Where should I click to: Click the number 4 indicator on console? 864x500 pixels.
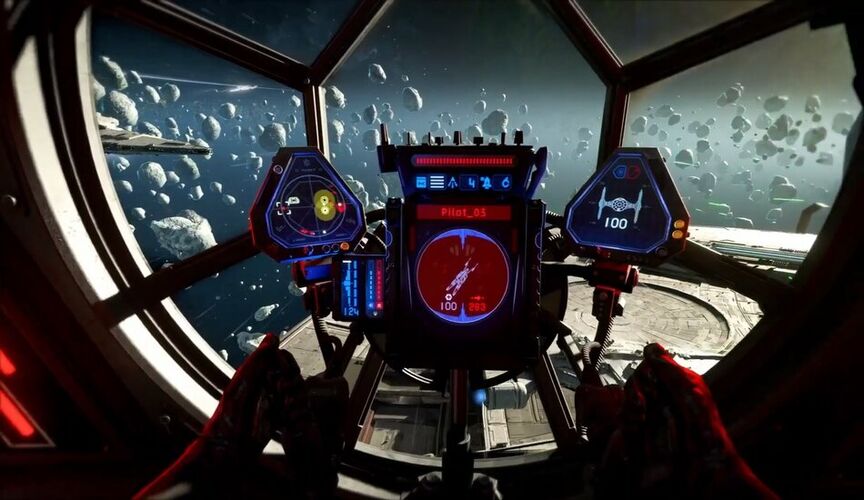471,182
